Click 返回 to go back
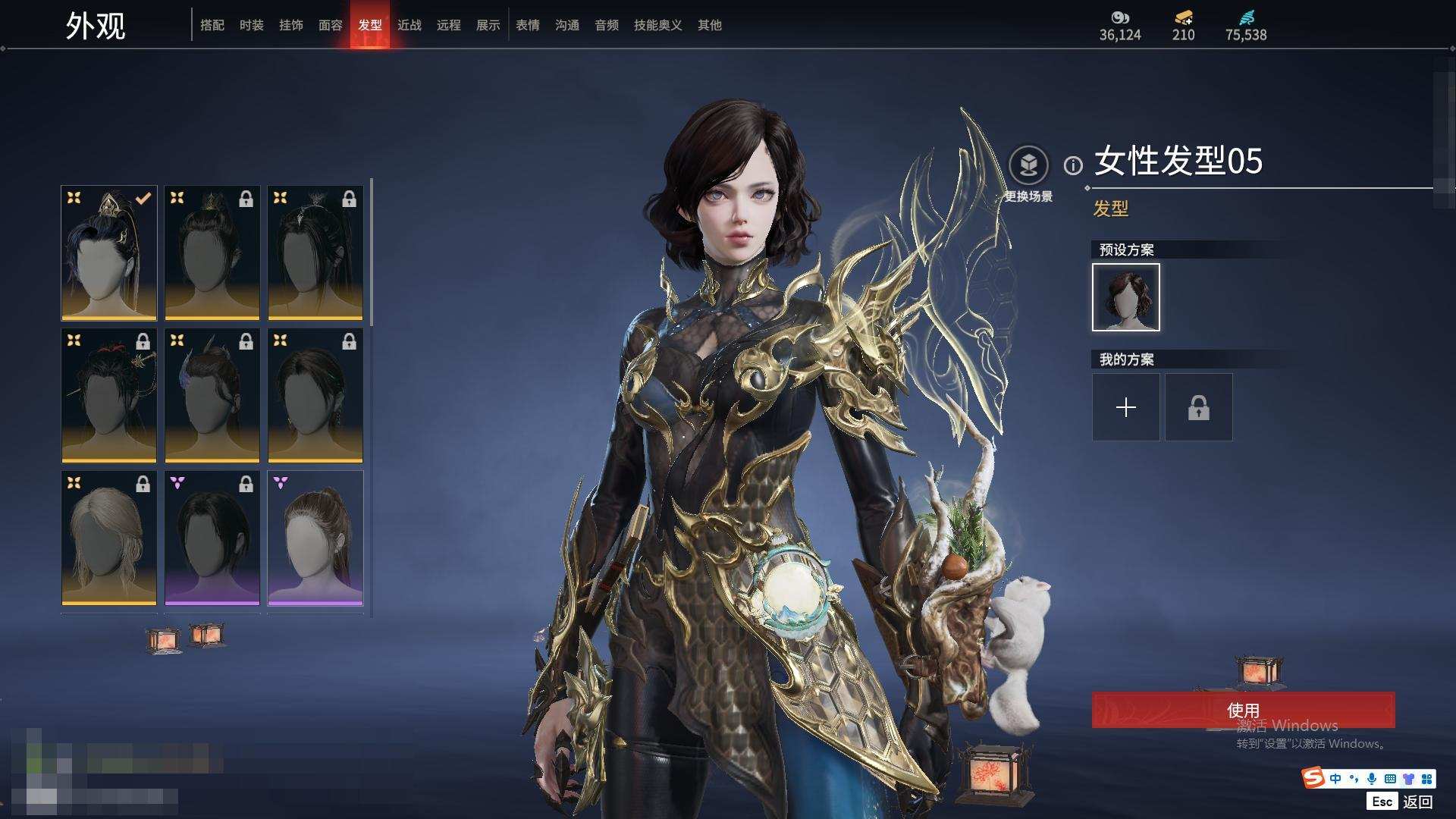Screen dimensions: 1456x819 click(1417, 802)
